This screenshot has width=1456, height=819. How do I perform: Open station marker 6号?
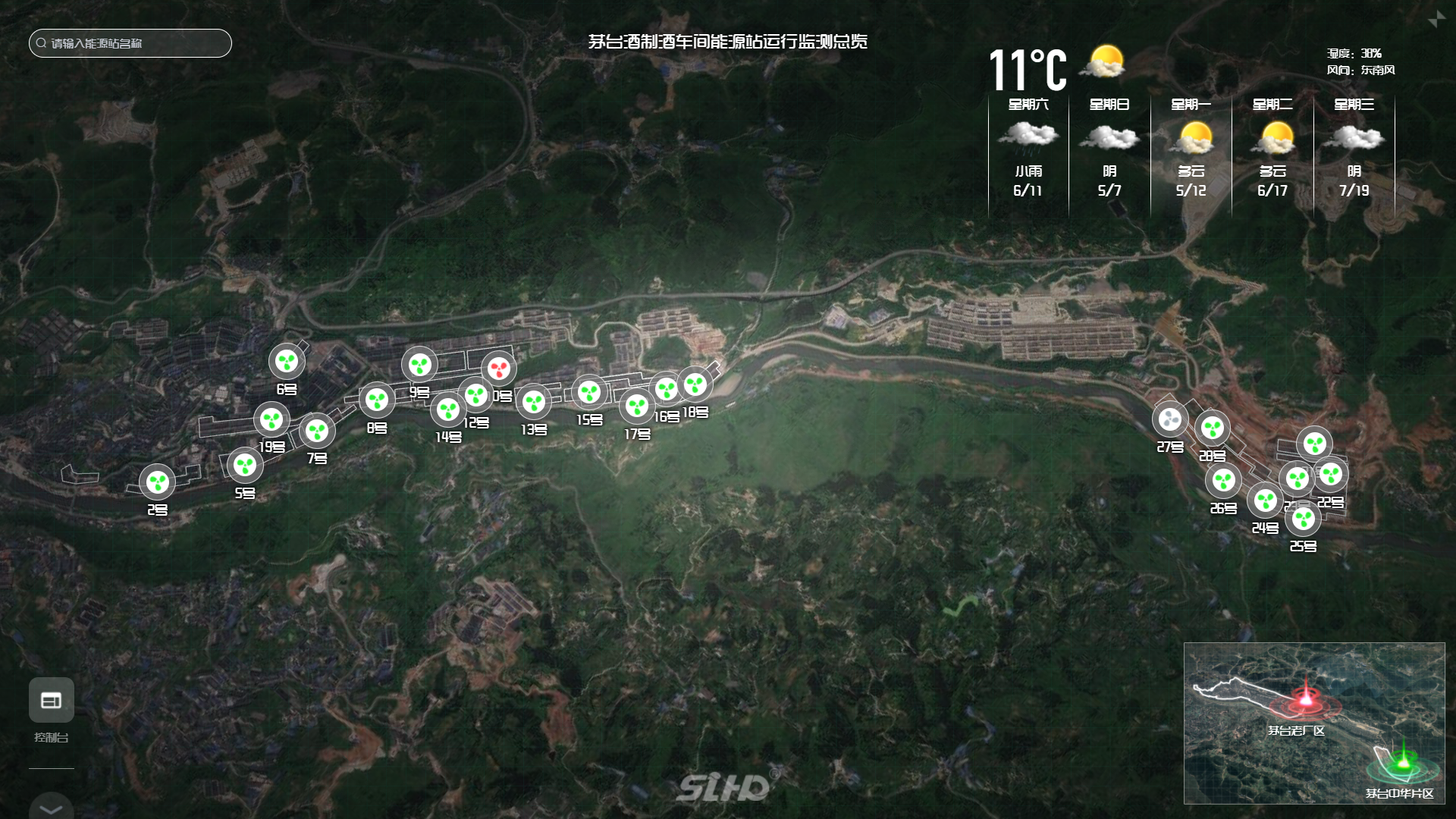click(287, 362)
